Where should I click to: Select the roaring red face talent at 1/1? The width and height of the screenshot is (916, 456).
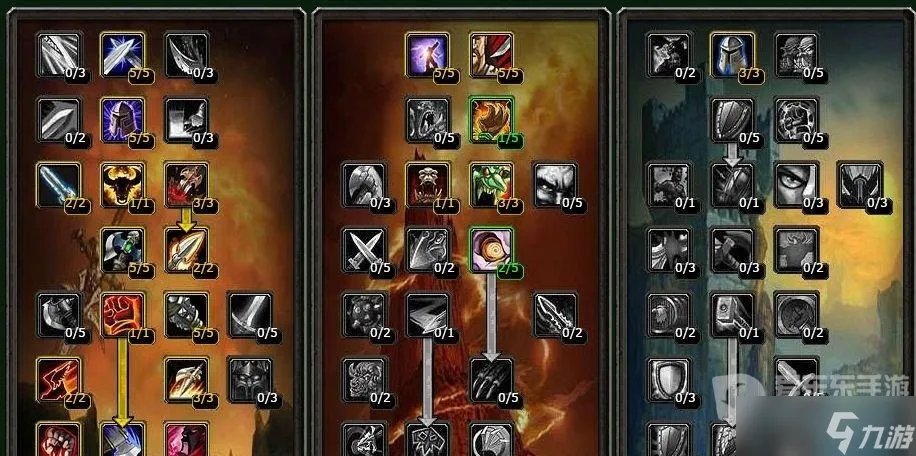click(427, 185)
